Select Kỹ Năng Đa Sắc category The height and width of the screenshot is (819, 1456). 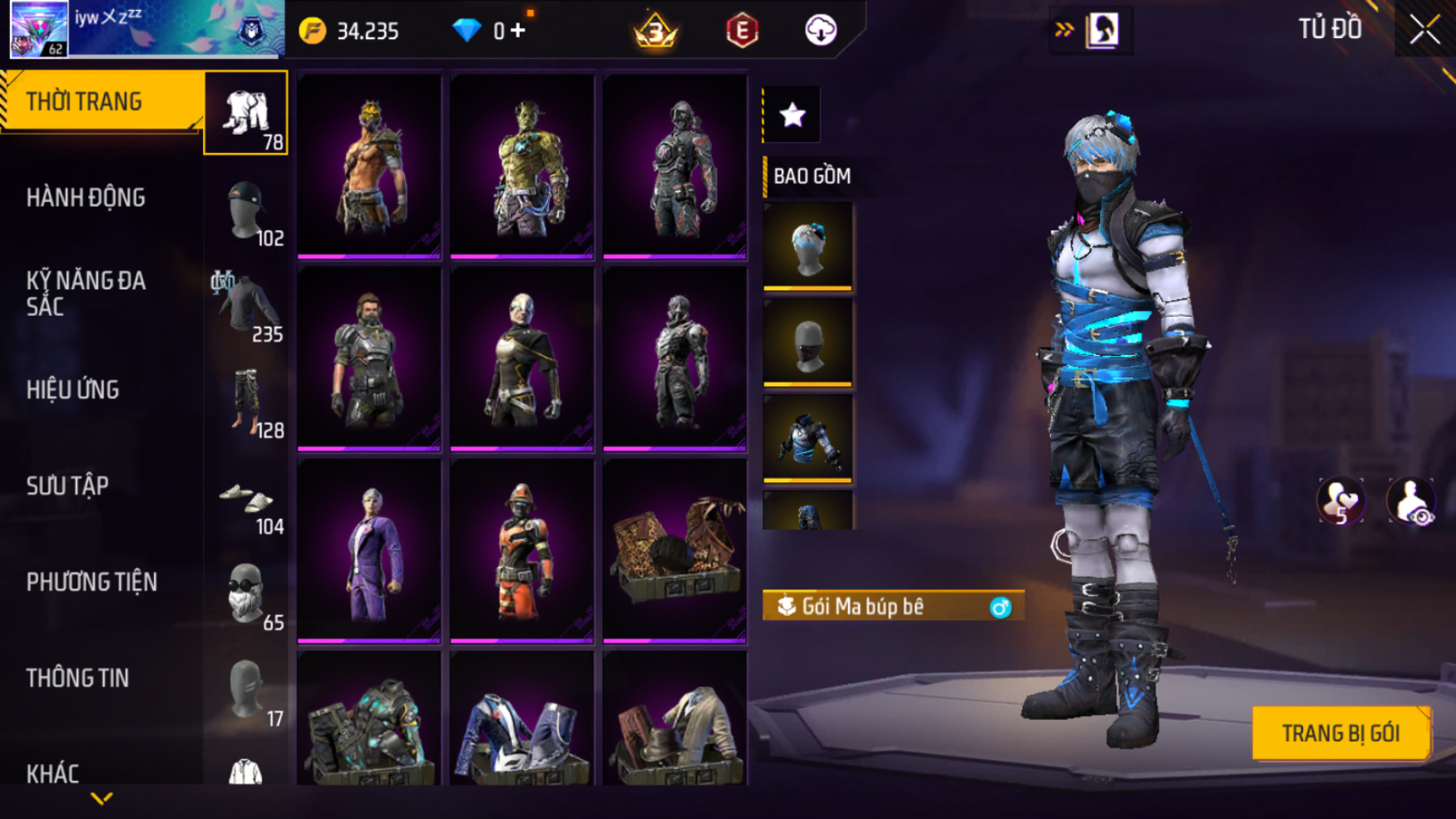tap(86, 294)
